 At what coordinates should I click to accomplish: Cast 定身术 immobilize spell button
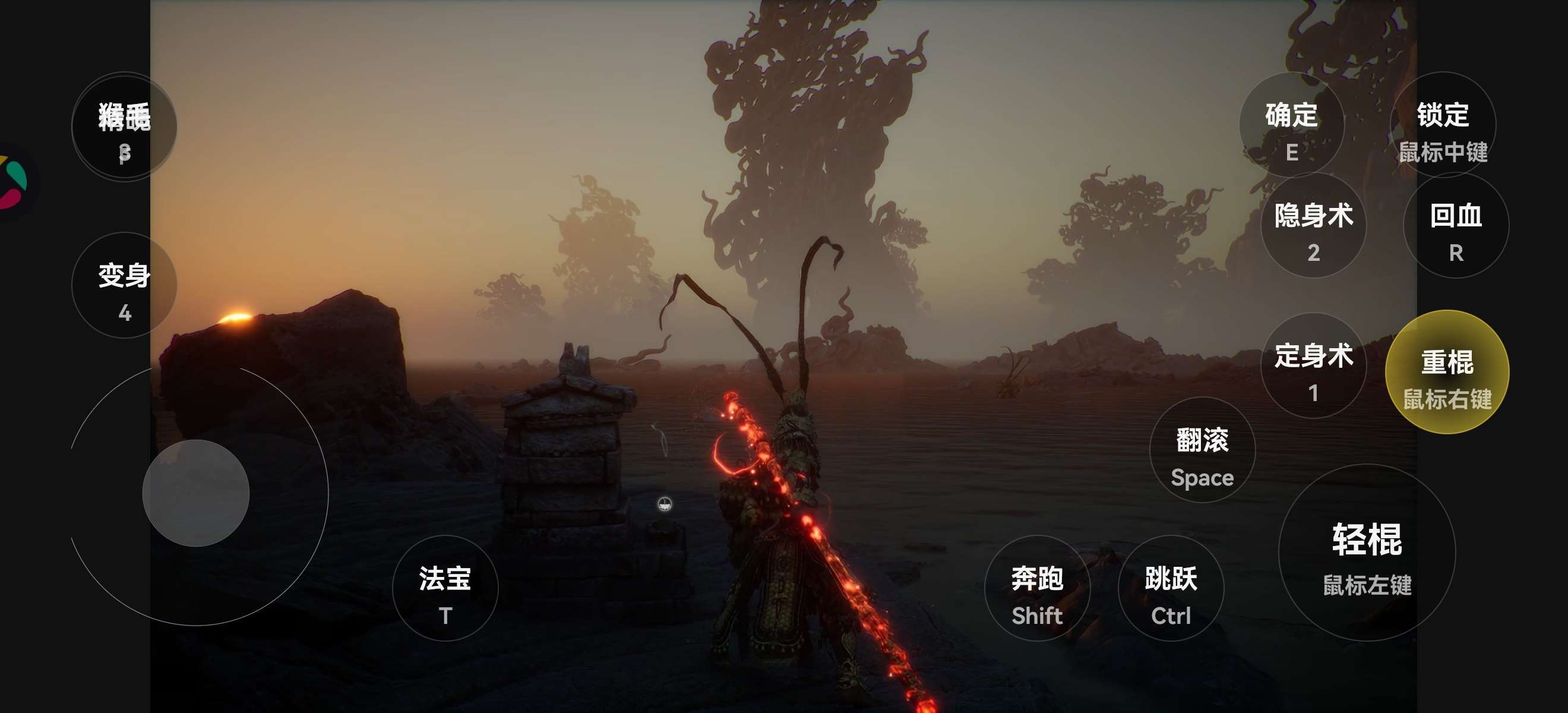[1313, 366]
